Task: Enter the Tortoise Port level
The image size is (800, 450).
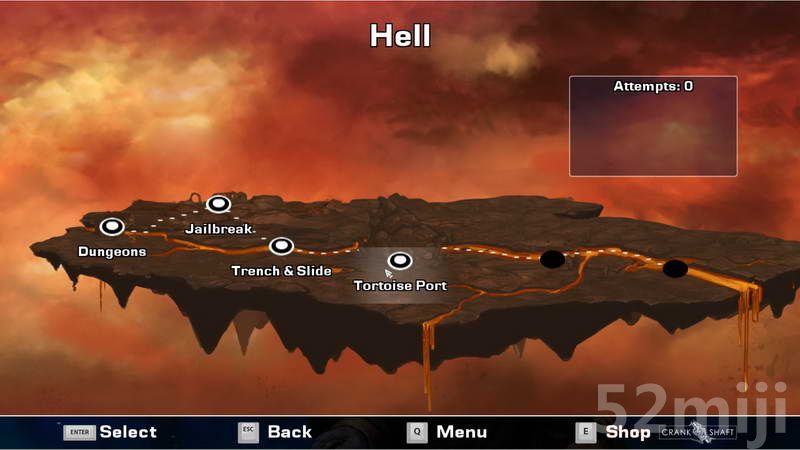Action: click(x=400, y=262)
